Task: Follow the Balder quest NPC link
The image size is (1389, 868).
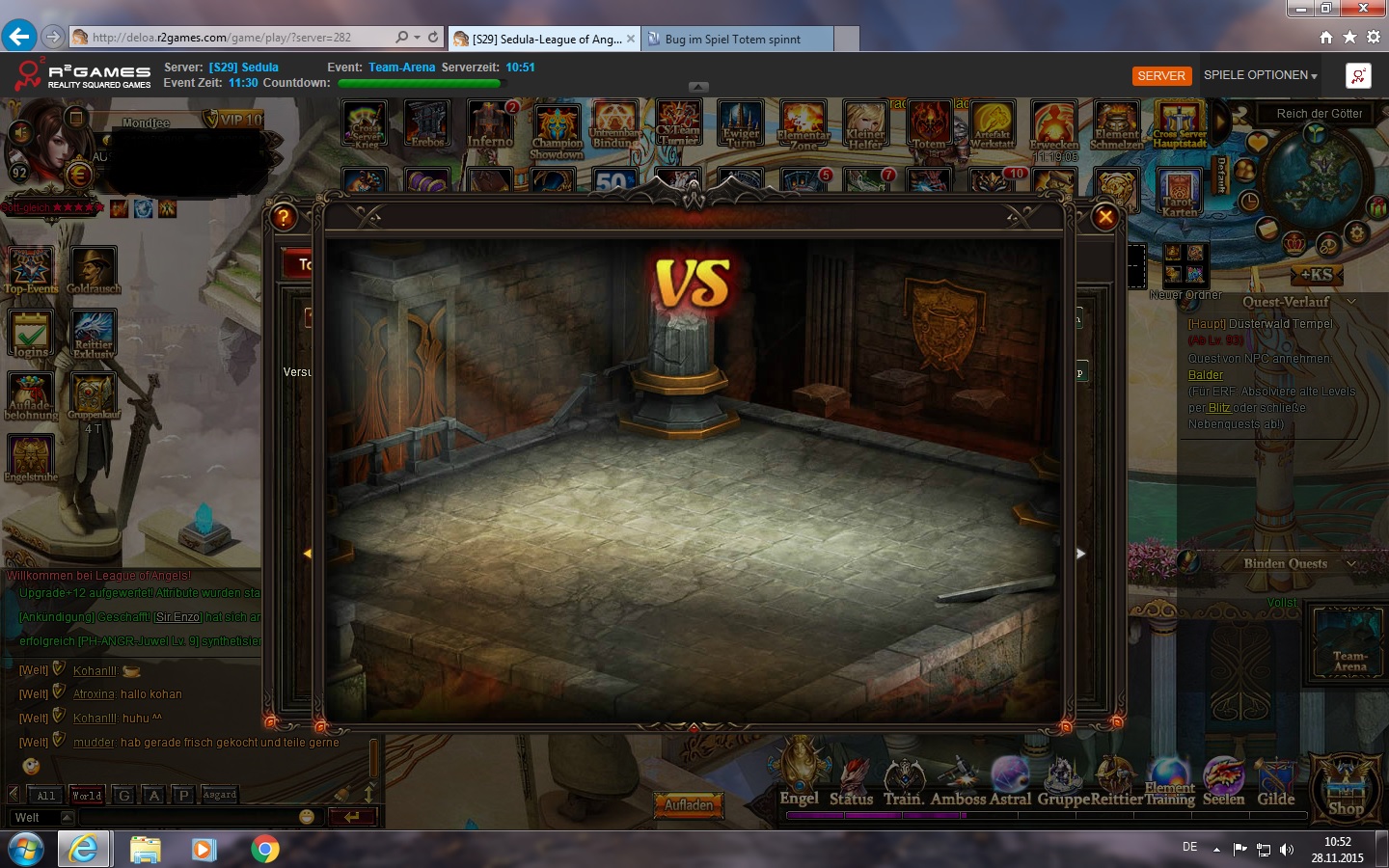Action: (1205, 375)
